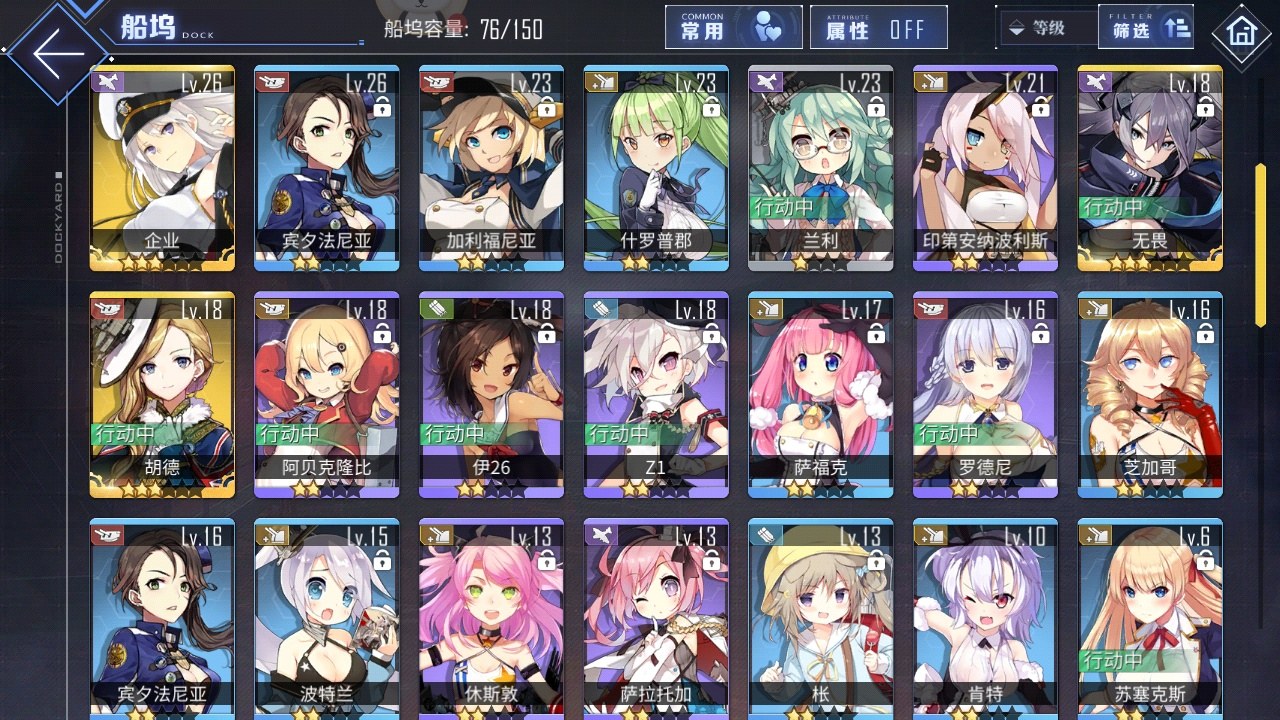Image resolution: width=1280 pixels, height=720 pixels.
Task: Select the 芝加哥 ship card
Action: point(1149,394)
